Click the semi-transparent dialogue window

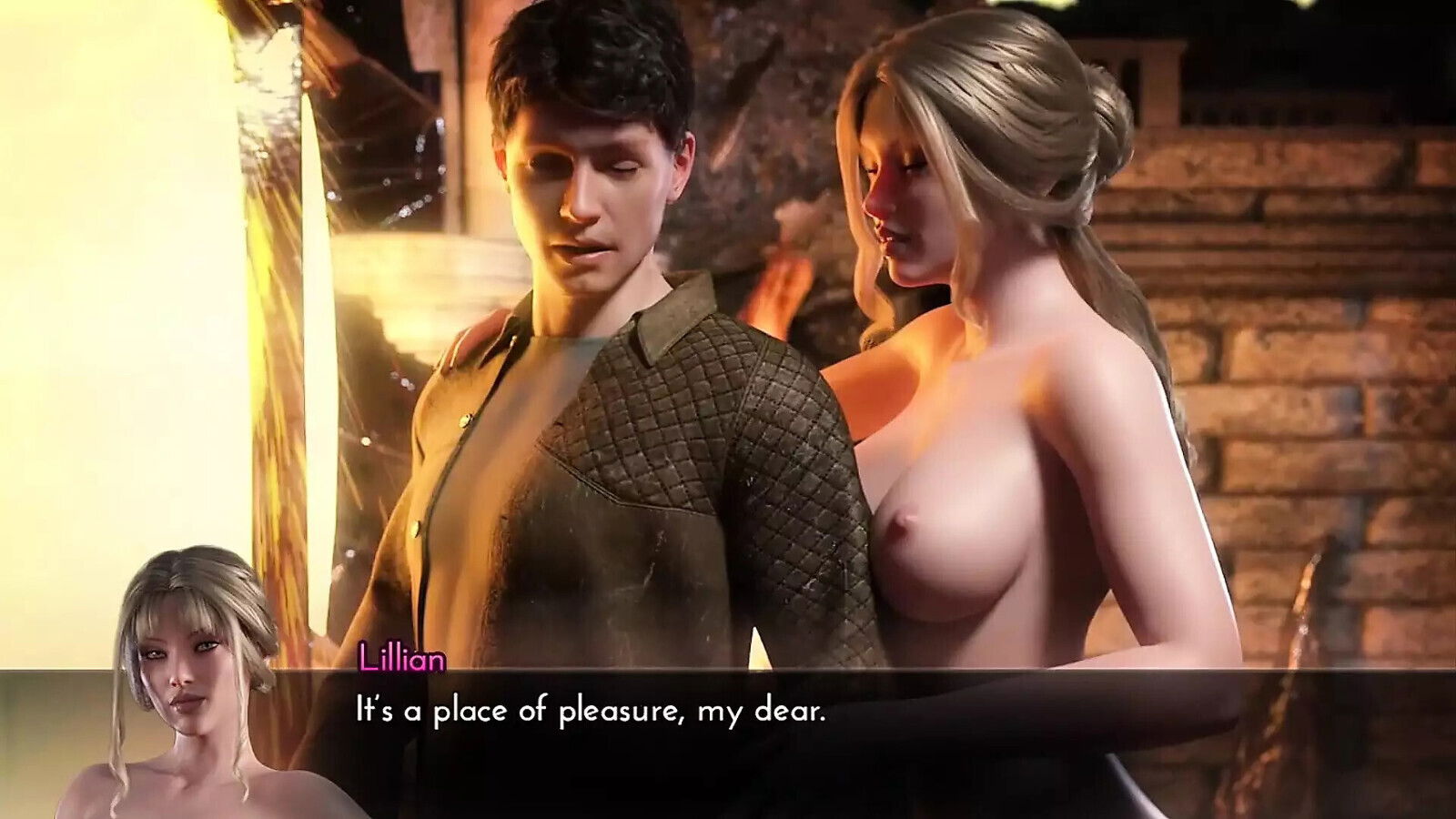(x=728, y=737)
